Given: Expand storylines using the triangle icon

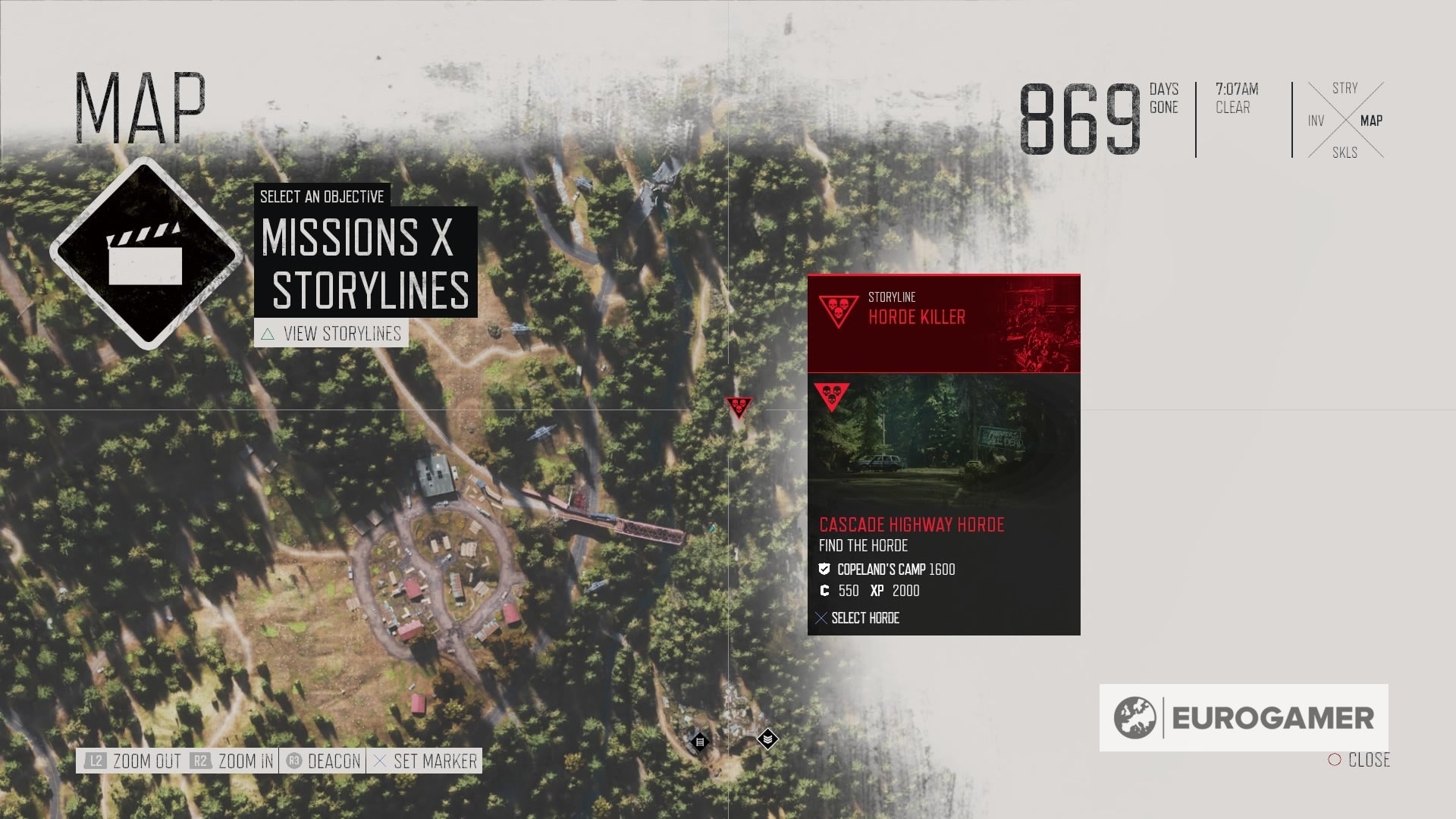Looking at the screenshot, I should pyautogui.click(x=268, y=332).
